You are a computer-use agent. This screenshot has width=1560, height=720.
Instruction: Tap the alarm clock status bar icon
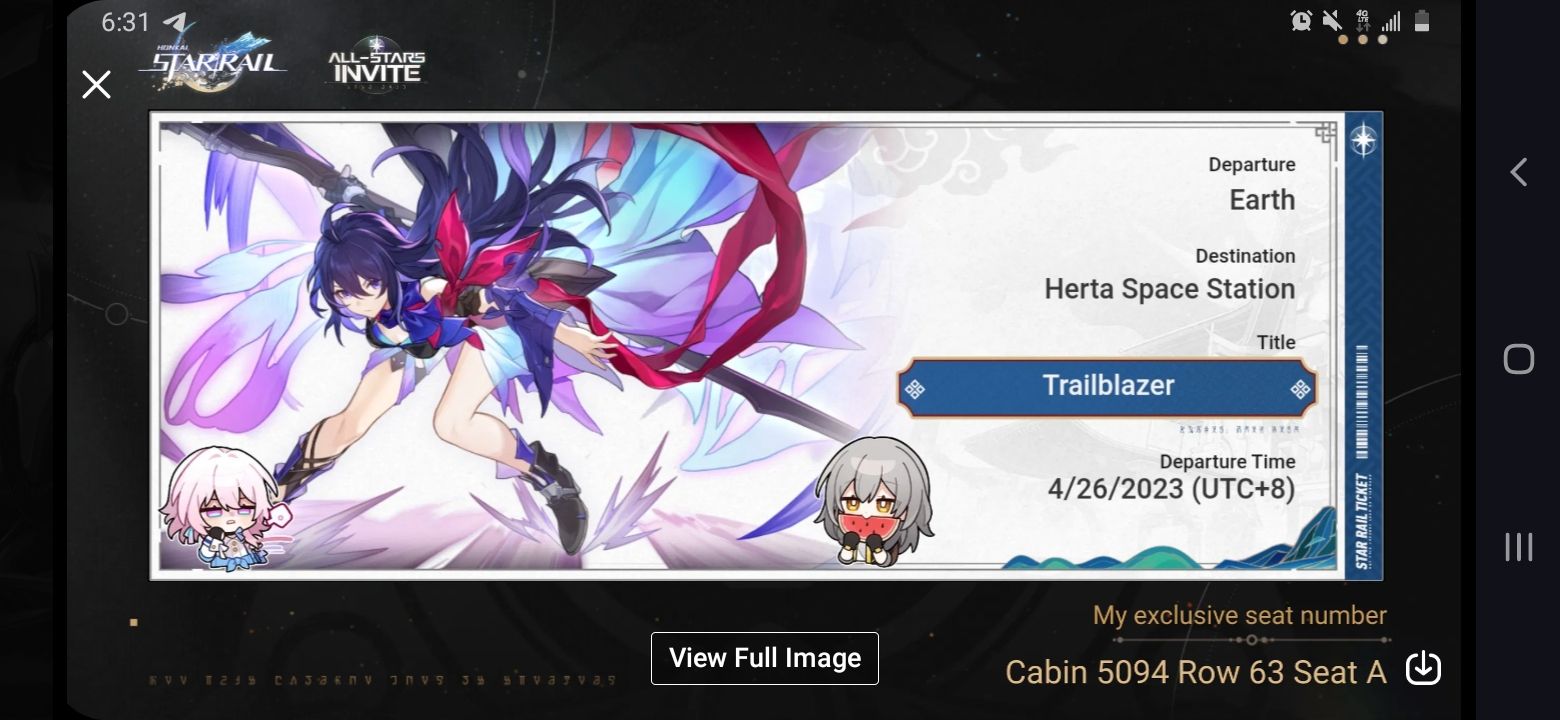pos(1301,21)
